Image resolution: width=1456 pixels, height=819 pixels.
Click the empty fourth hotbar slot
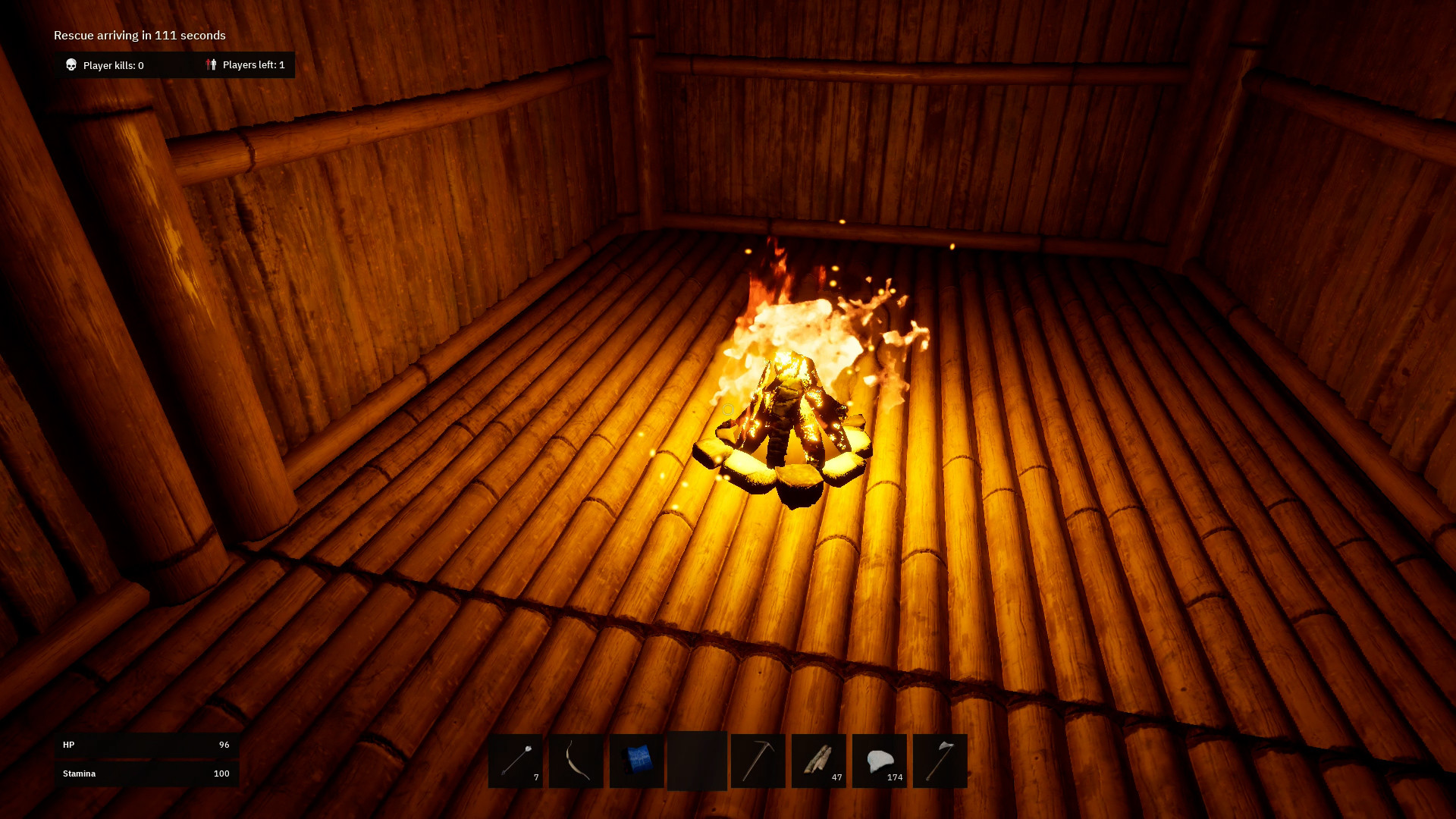(697, 761)
